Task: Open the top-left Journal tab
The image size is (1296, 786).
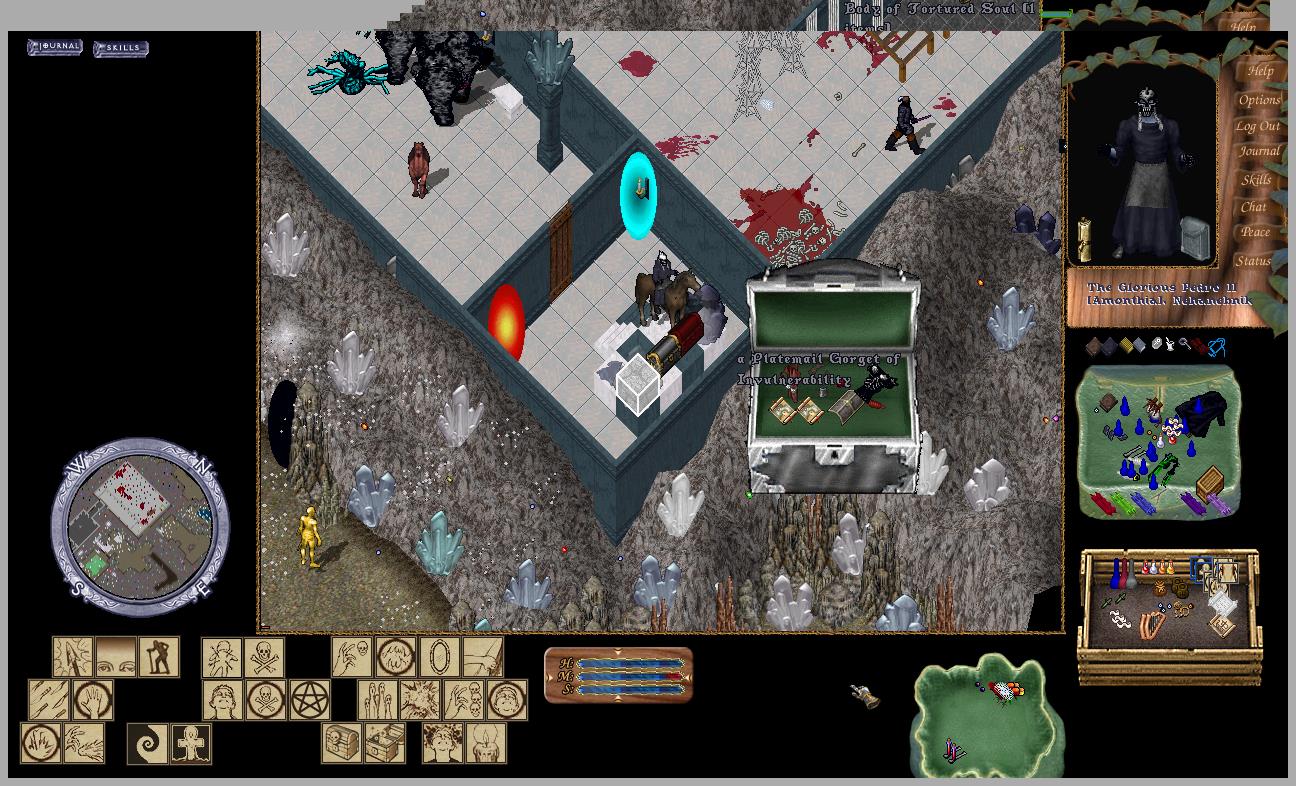Action: (x=55, y=47)
